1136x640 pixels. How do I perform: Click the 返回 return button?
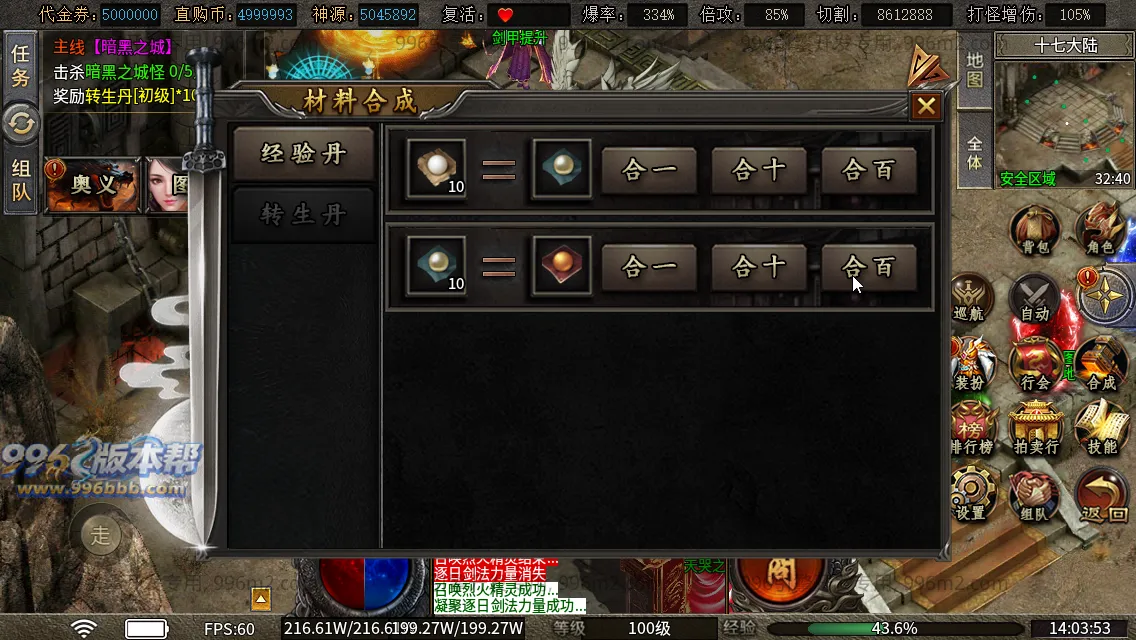1103,497
